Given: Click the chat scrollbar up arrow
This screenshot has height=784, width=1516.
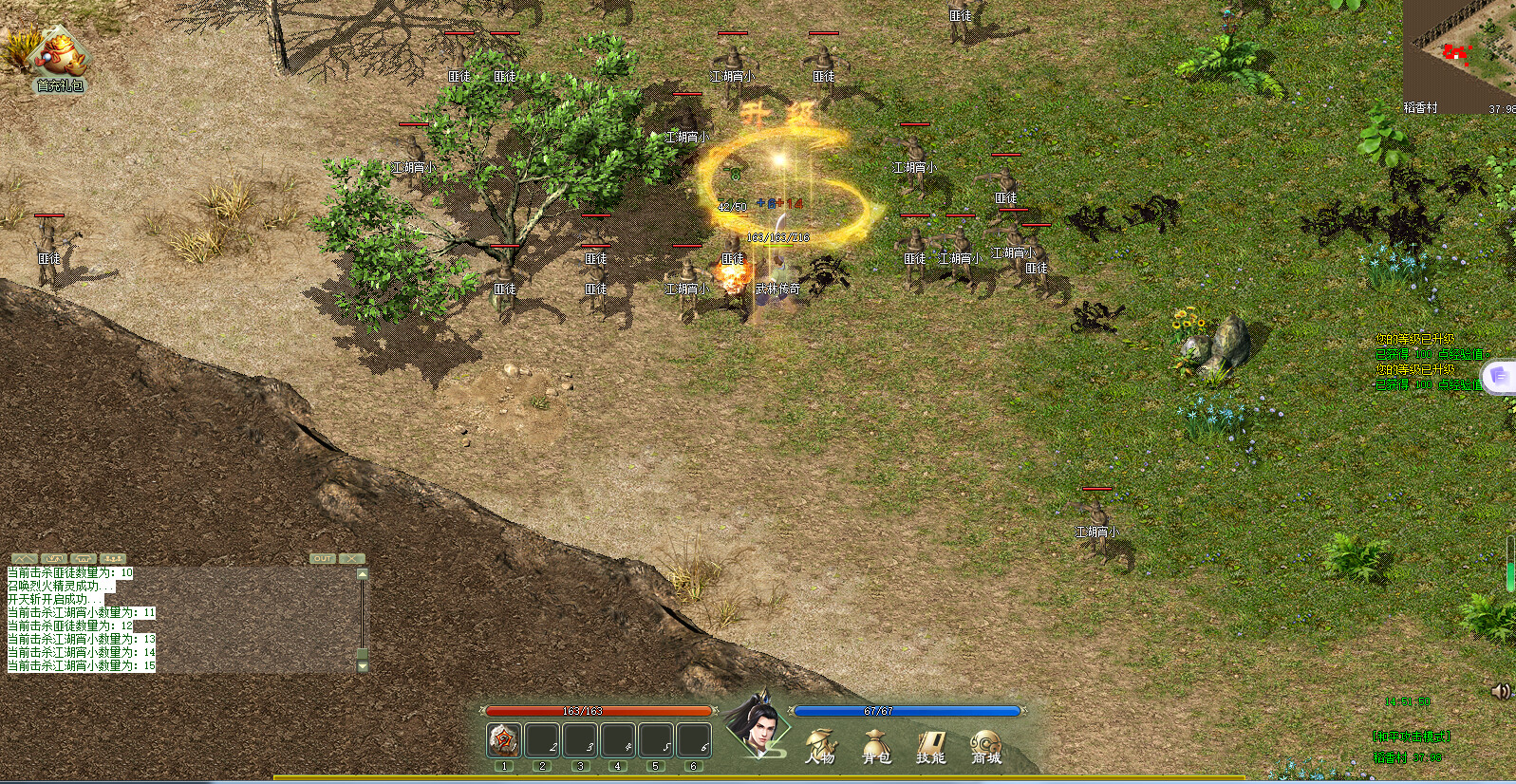Looking at the screenshot, I should pos(361,572).
